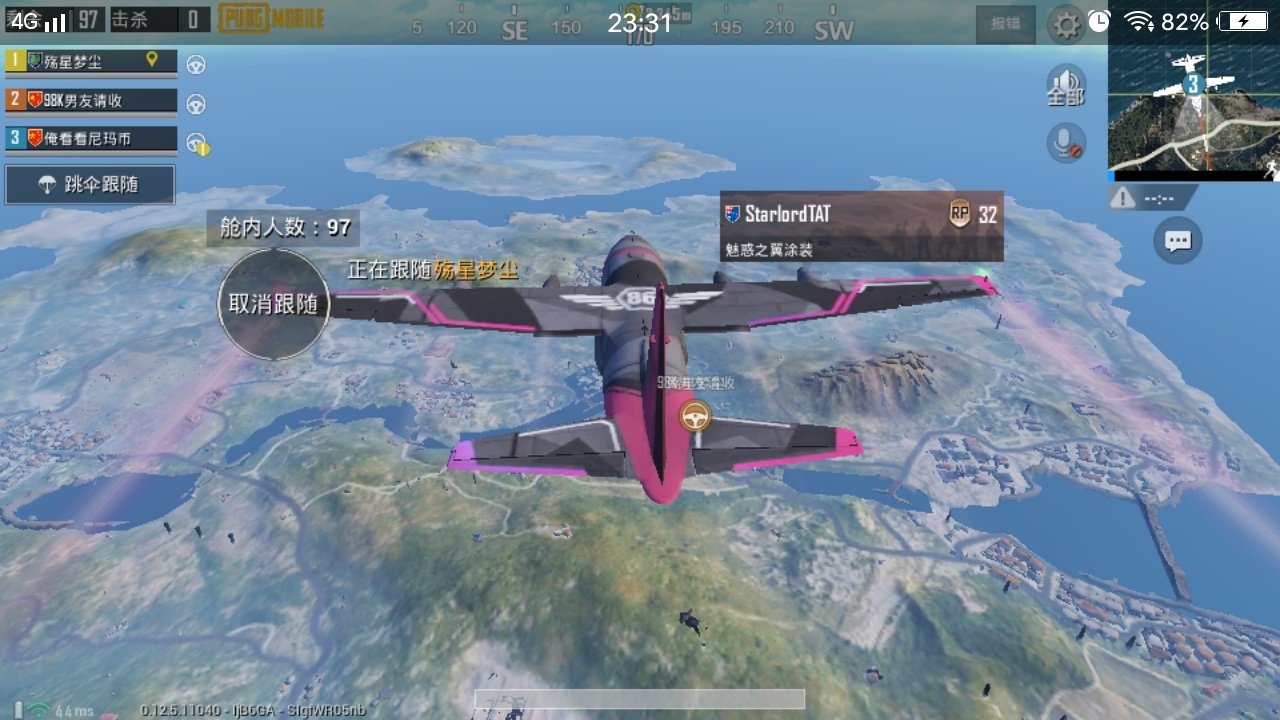Toggle the microphone icon
Viewport: 1280px width, 720px height.
(1066, 143)
